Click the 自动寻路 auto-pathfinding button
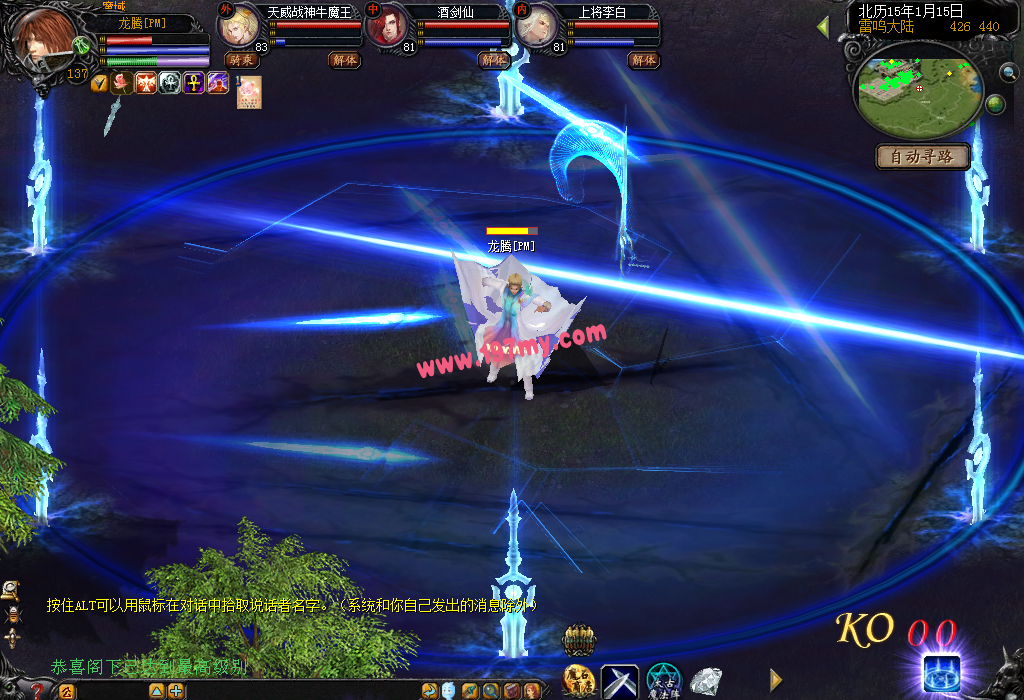1024x700 pixels. click(x=923, y=157)
